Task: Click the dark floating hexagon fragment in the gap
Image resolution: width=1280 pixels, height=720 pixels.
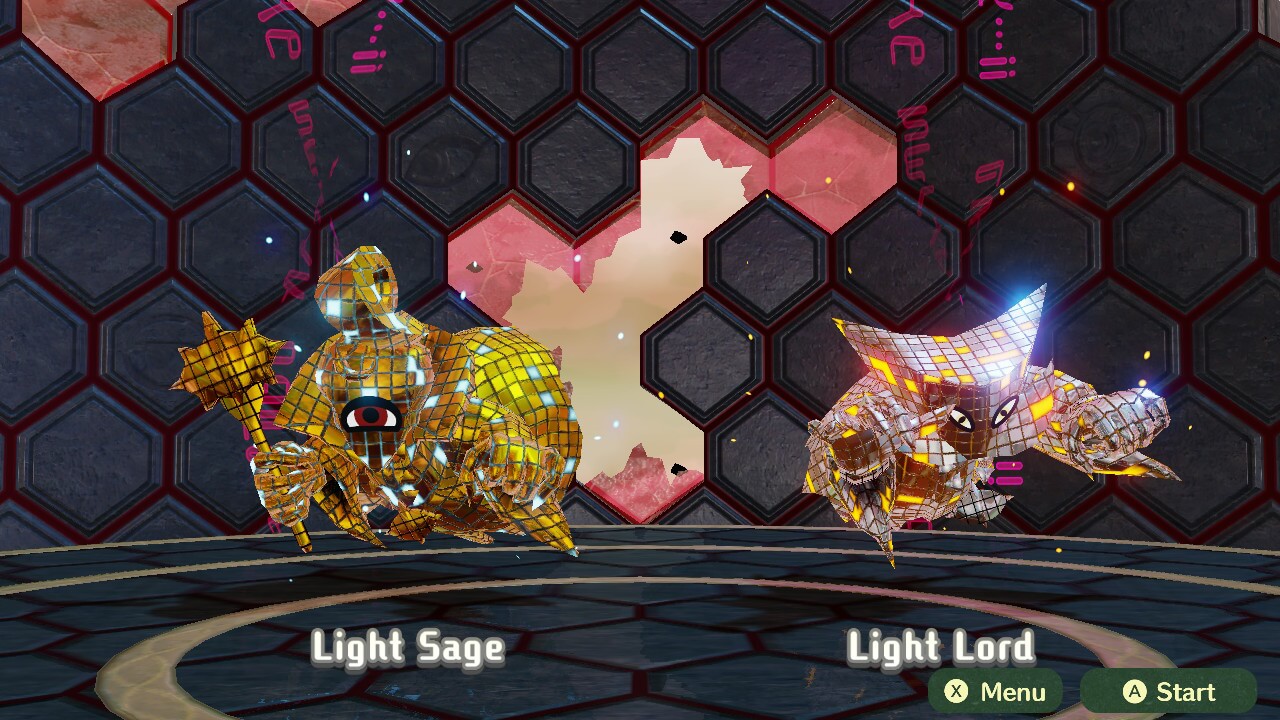Action: pyautogui.click(x=678, y=237)
